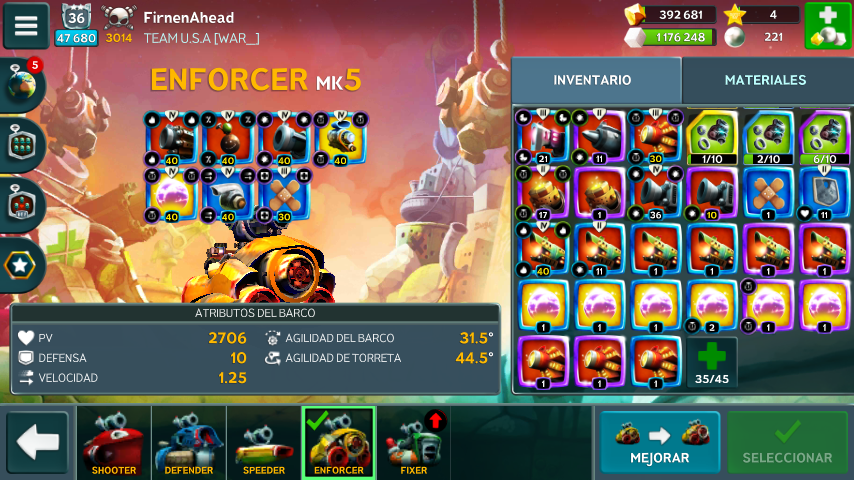854x480 pixels.
Task: Choose the Fixer boat
Action: (413, 442)
